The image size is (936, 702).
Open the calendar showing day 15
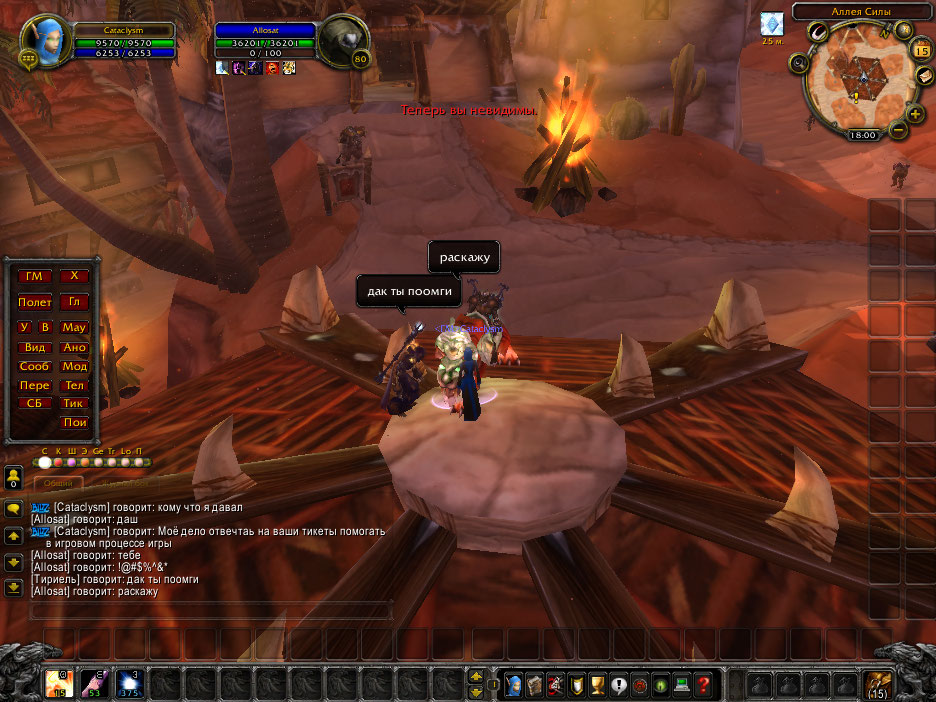[921, 48]
